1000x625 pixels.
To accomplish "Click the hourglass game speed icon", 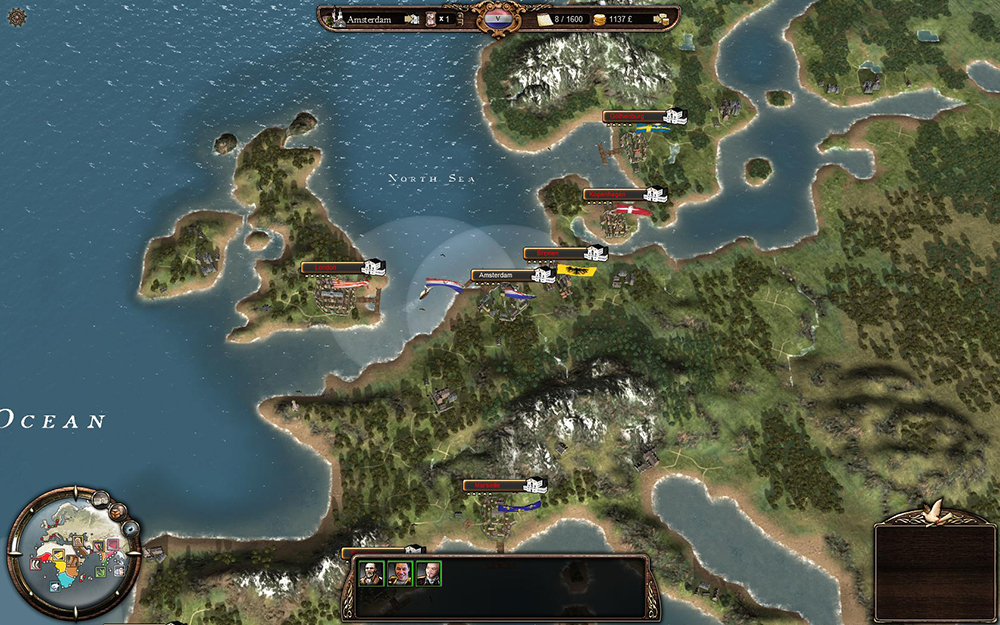I will (428, 18).
